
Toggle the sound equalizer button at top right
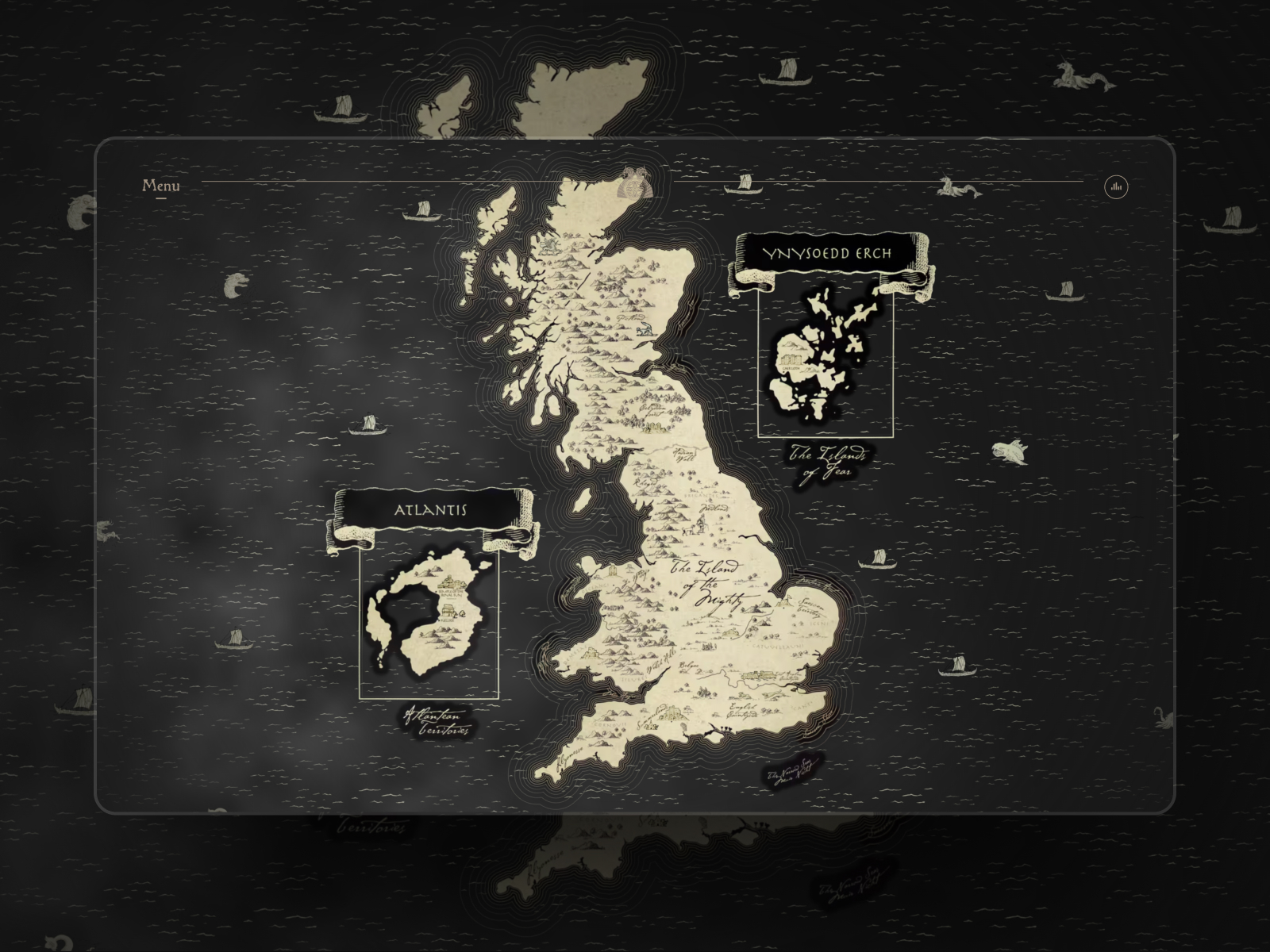tap(1117, 186)
